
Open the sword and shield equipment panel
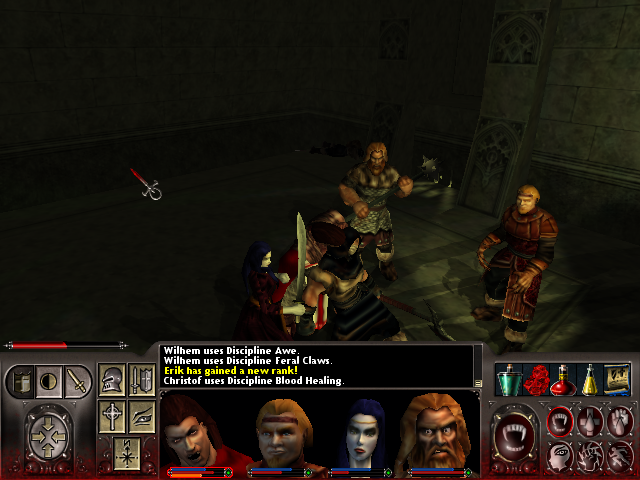tap(141, 380)
